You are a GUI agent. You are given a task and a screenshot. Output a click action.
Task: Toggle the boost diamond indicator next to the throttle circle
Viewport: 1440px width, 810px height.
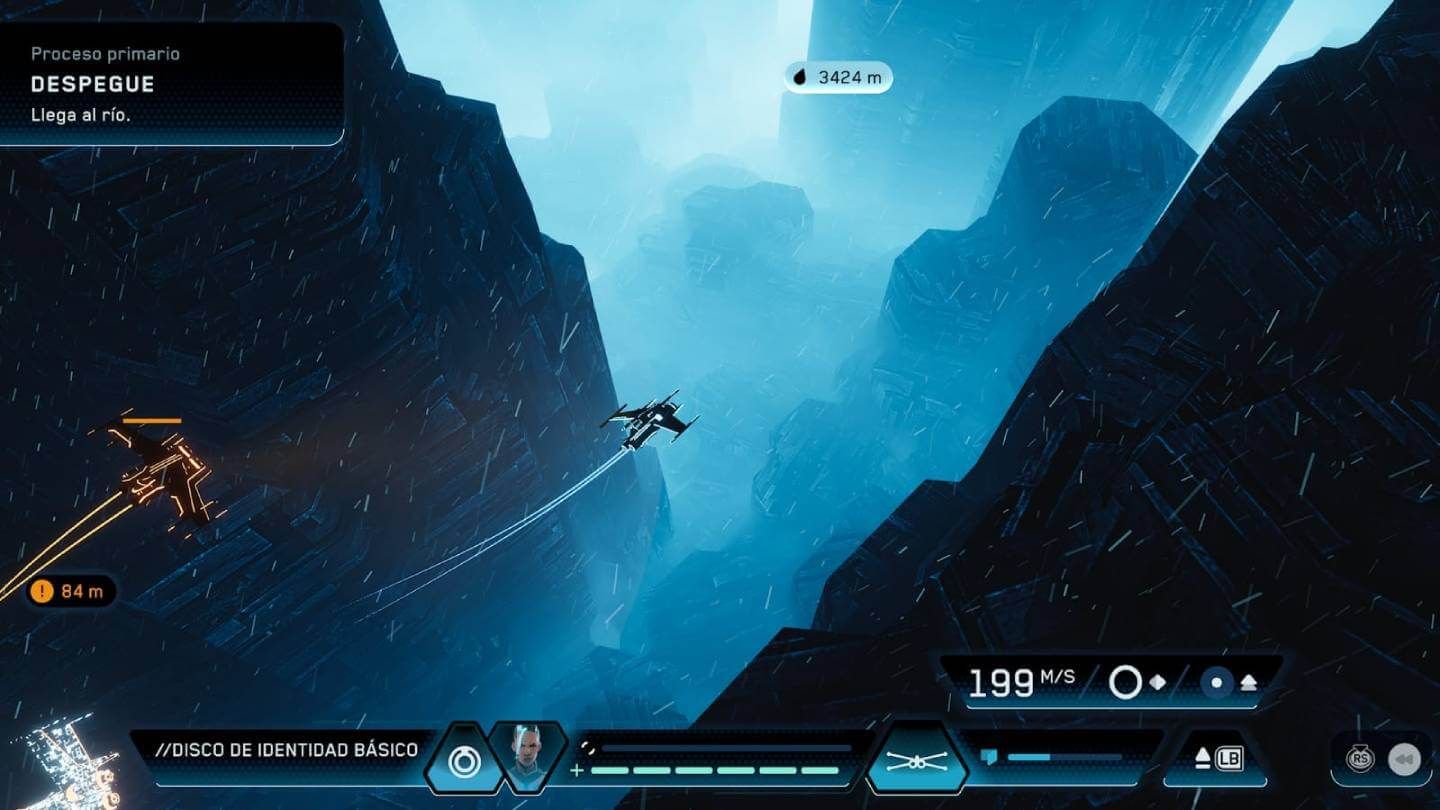(1158, 683)
